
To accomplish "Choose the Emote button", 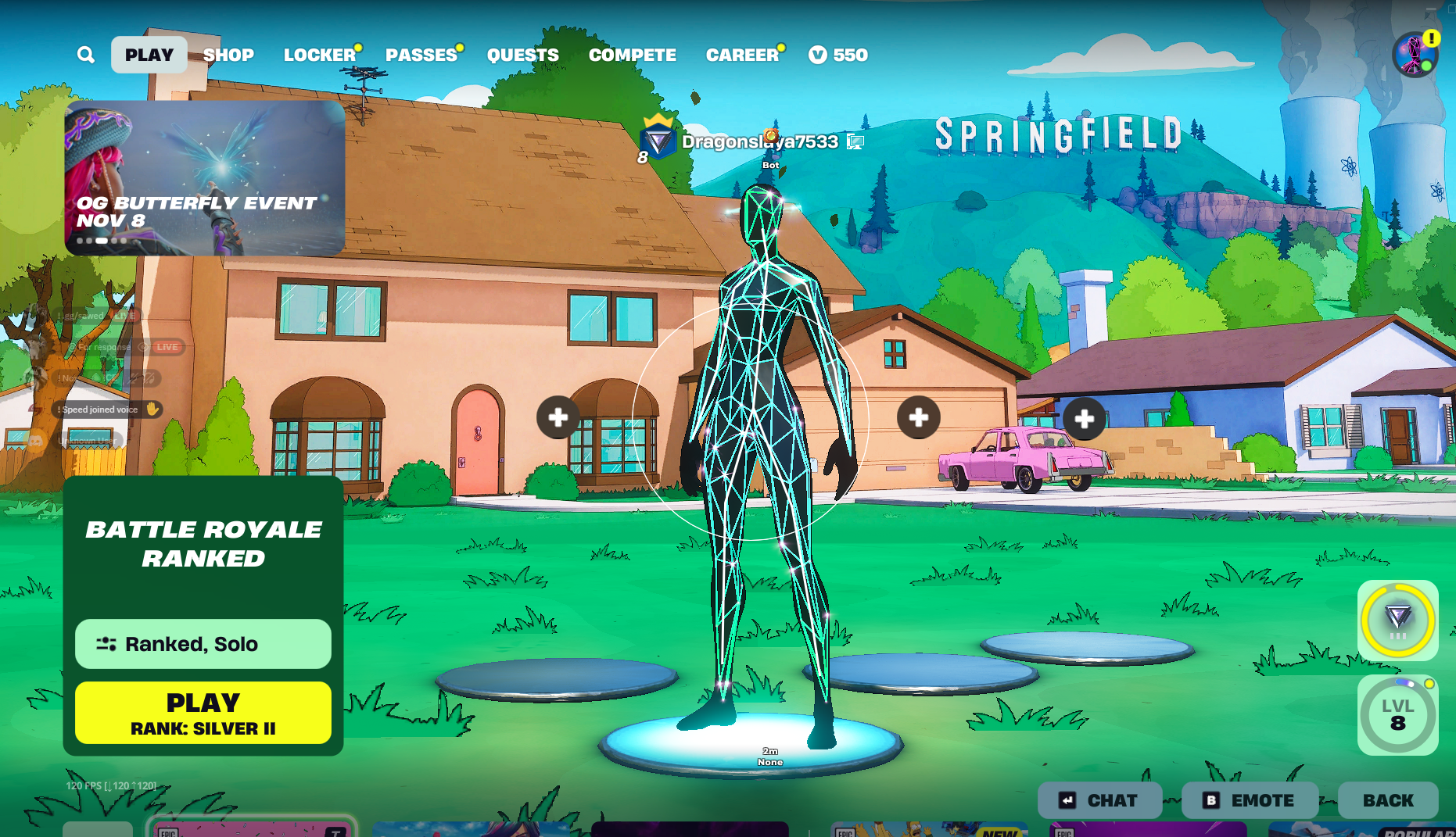I will point(1250,800).
